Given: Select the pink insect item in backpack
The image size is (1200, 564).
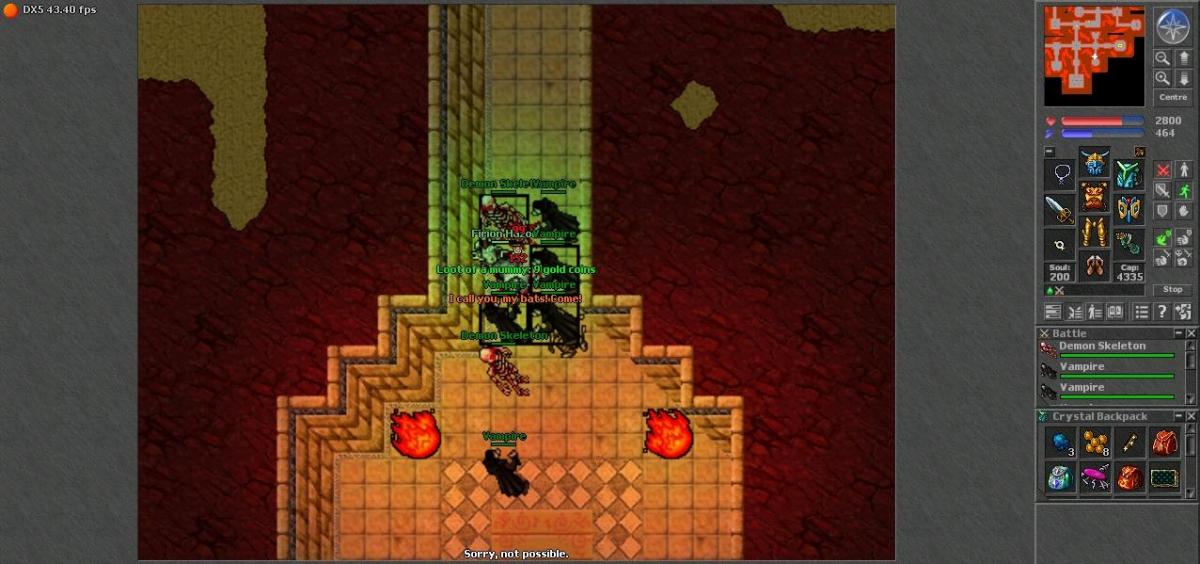Looking at the screenshot, I should click(1095, 477).
